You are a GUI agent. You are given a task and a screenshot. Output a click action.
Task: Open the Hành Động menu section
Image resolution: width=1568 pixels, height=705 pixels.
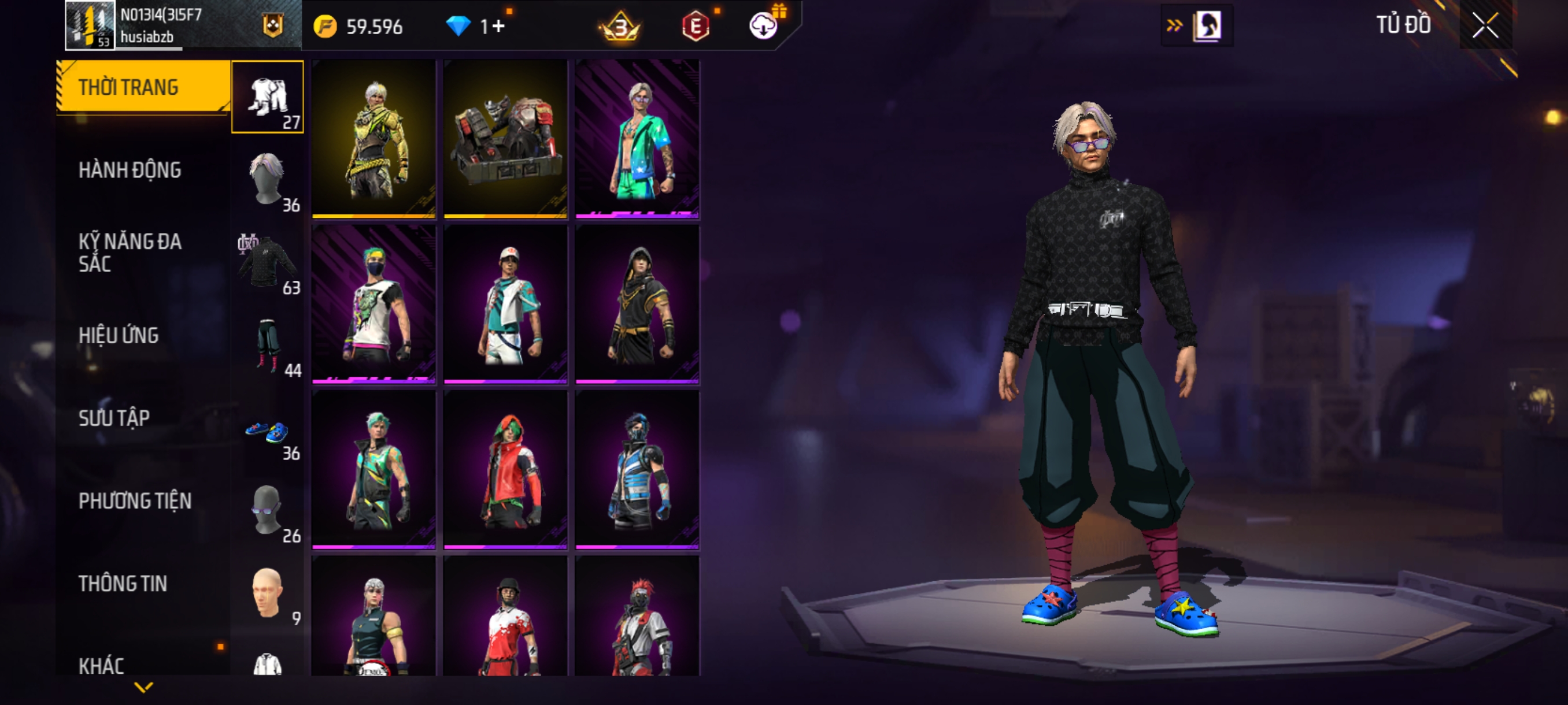pos(130,170)
